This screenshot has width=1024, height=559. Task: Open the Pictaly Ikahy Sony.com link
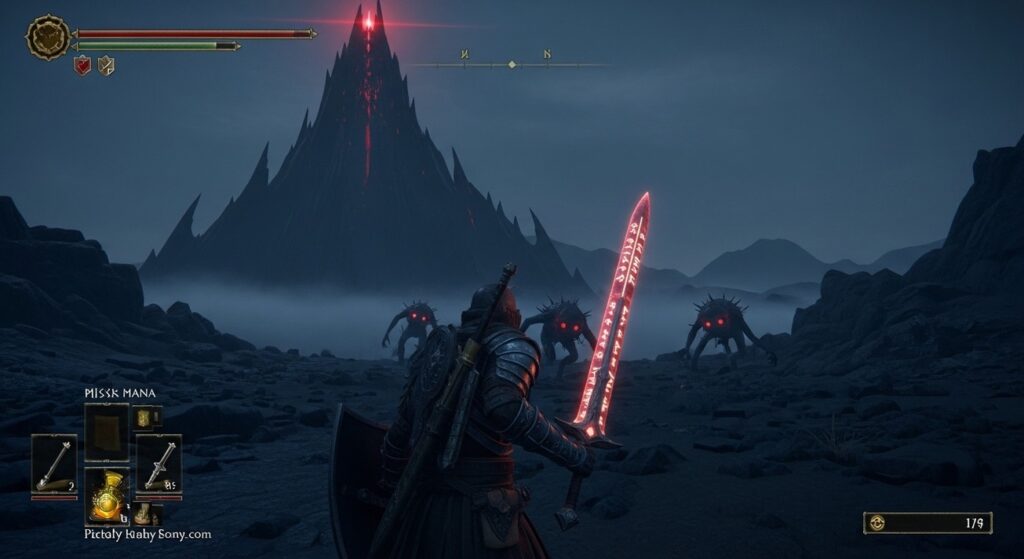[x=147, y=534]
